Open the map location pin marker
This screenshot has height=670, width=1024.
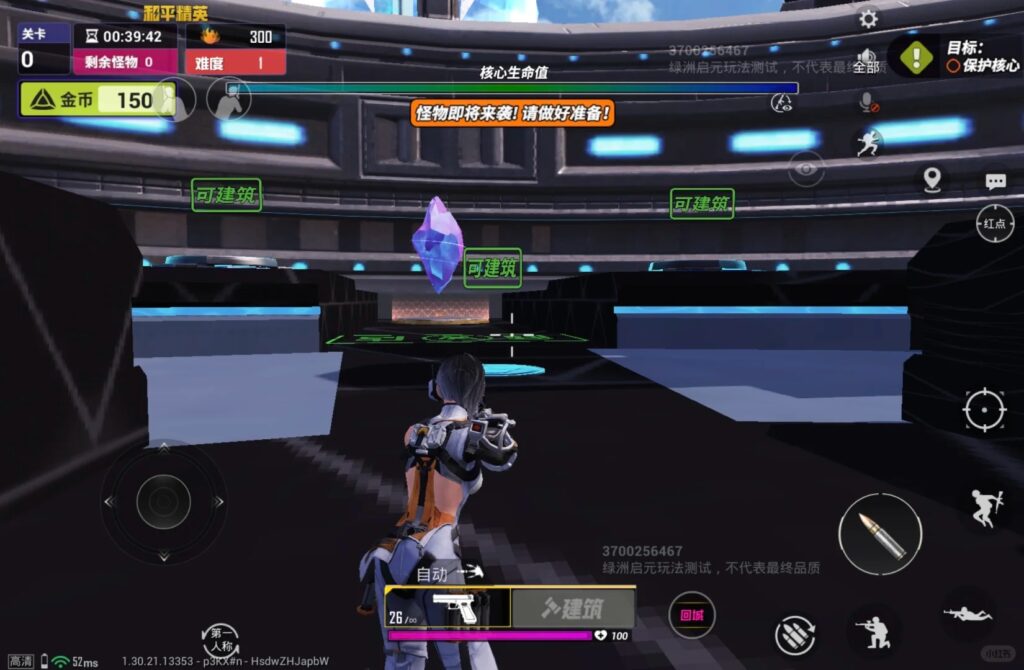tap(932, 180)
